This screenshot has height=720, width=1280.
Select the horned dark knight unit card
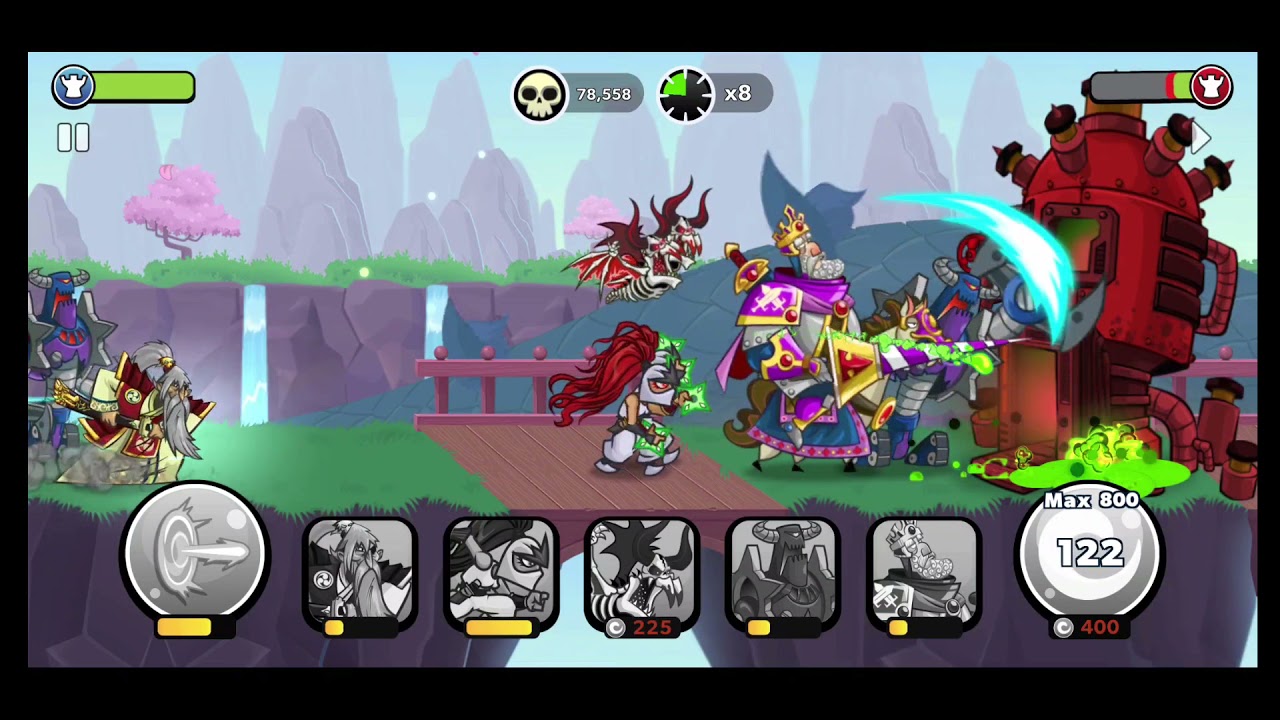[x=783, y=570]
